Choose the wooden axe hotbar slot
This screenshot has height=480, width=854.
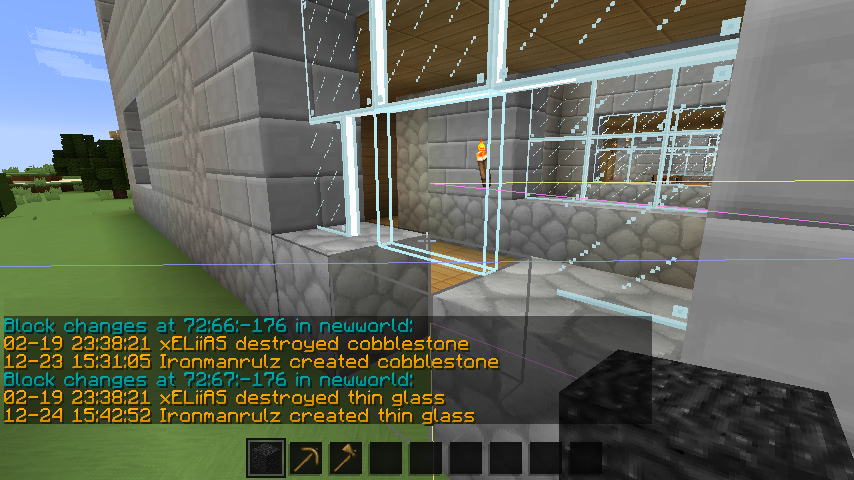(x=346, y=459)
